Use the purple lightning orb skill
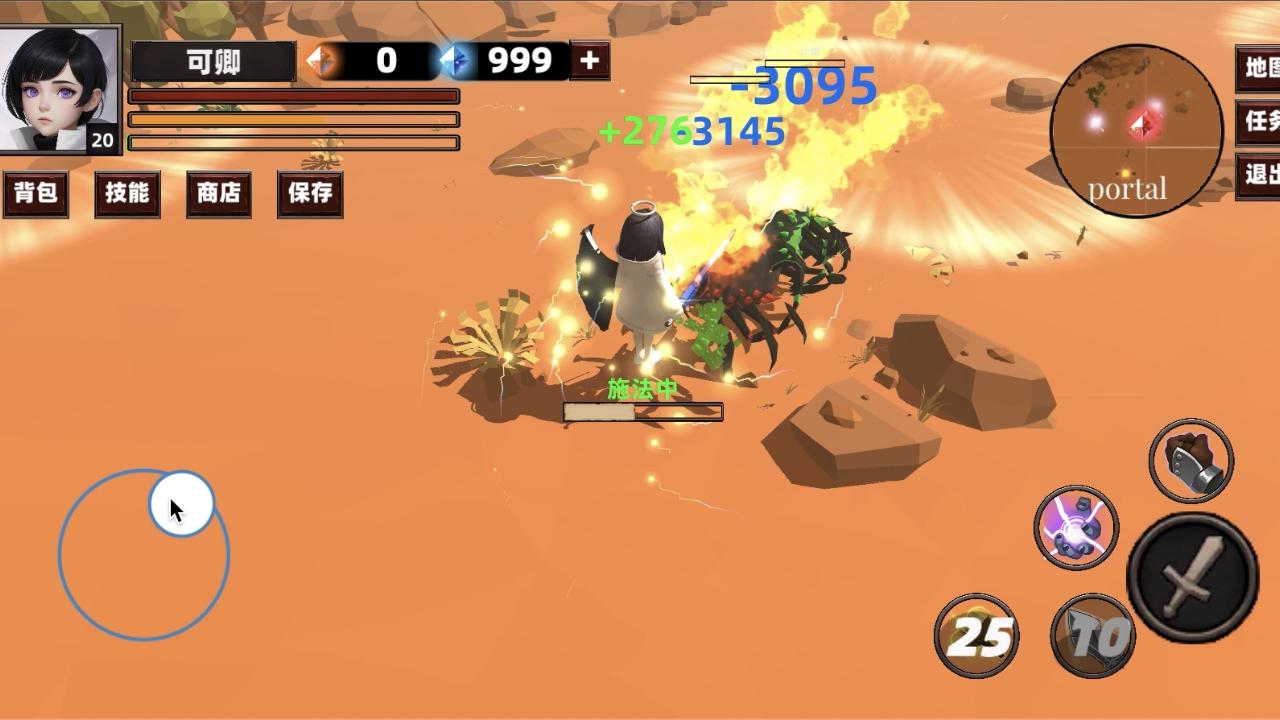The image size is (1280, 720). coord(1076,527)
